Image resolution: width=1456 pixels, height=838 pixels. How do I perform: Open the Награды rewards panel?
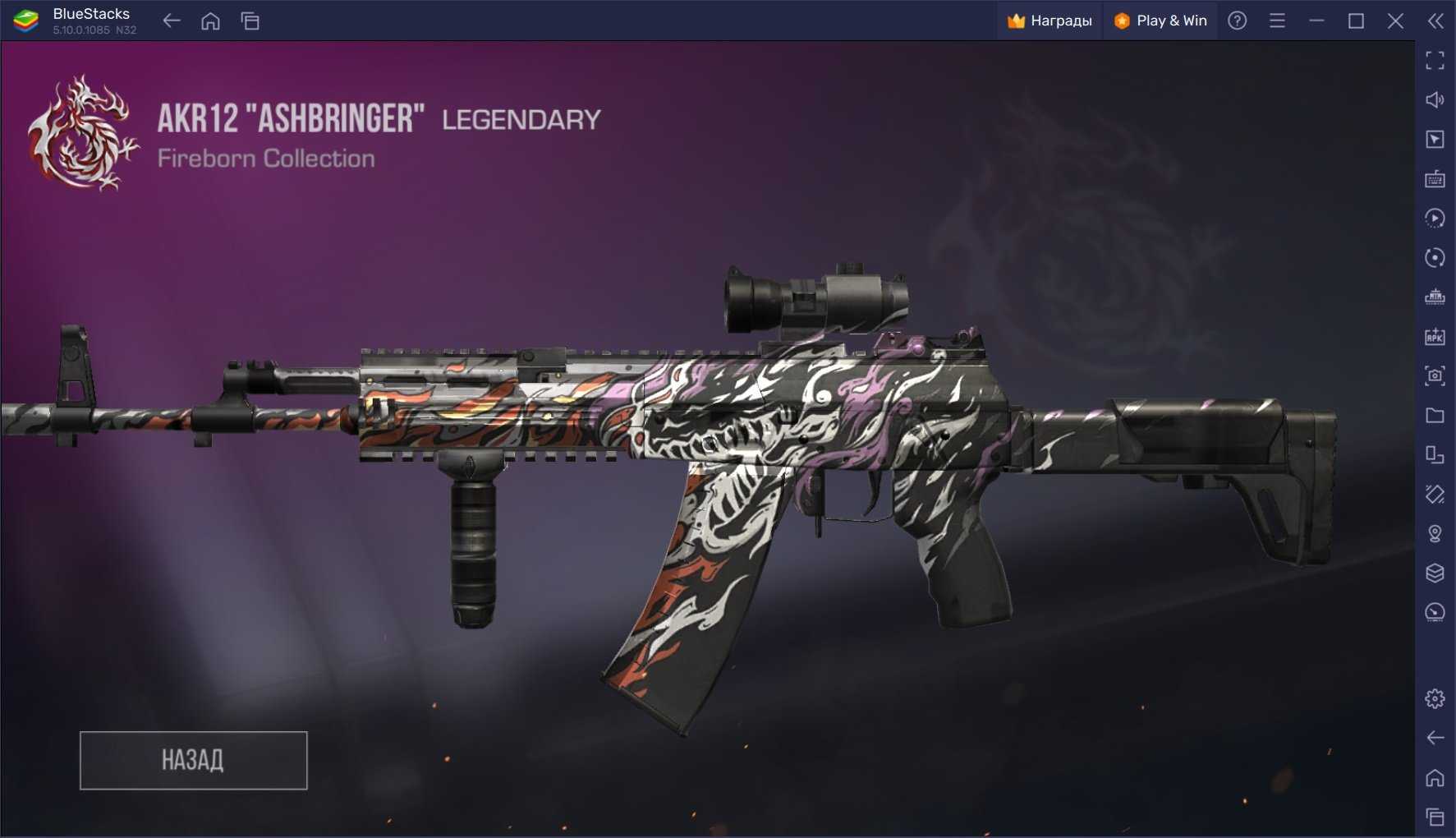1050,21
